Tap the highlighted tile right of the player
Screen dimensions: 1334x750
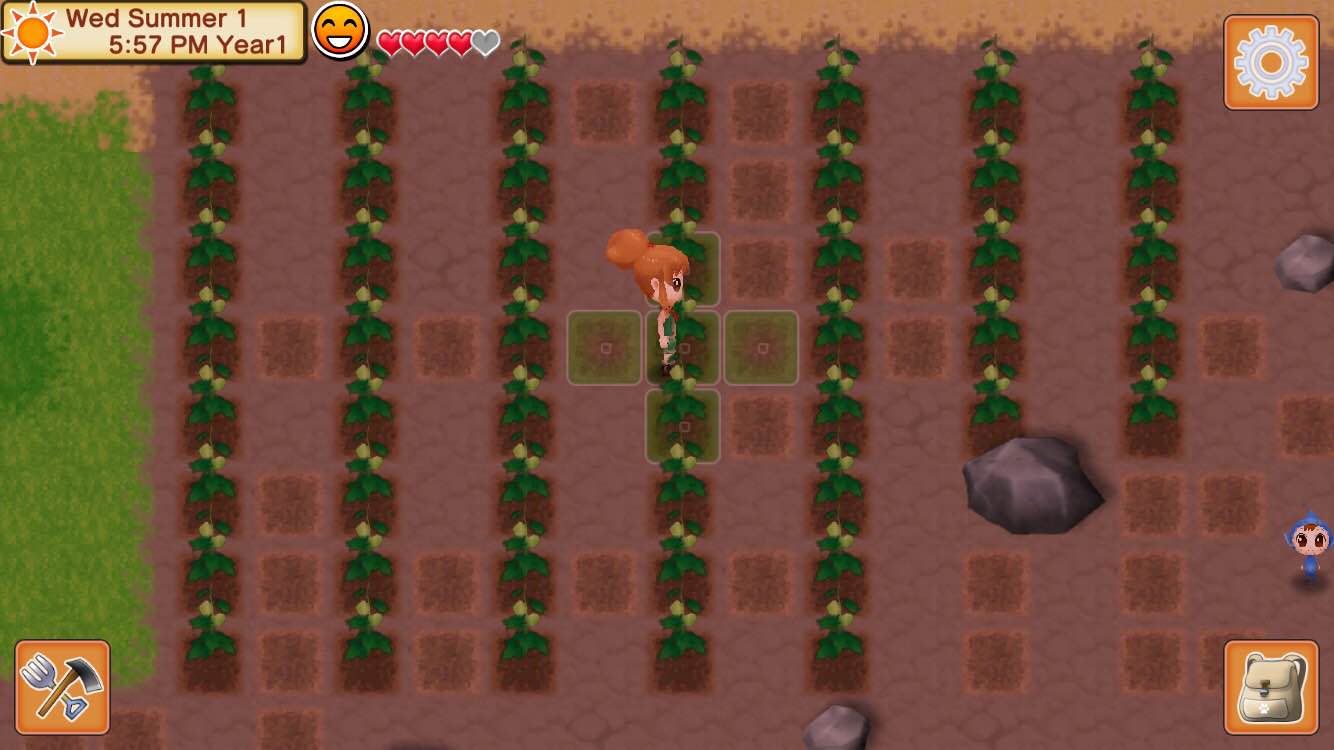pos(760,348)
